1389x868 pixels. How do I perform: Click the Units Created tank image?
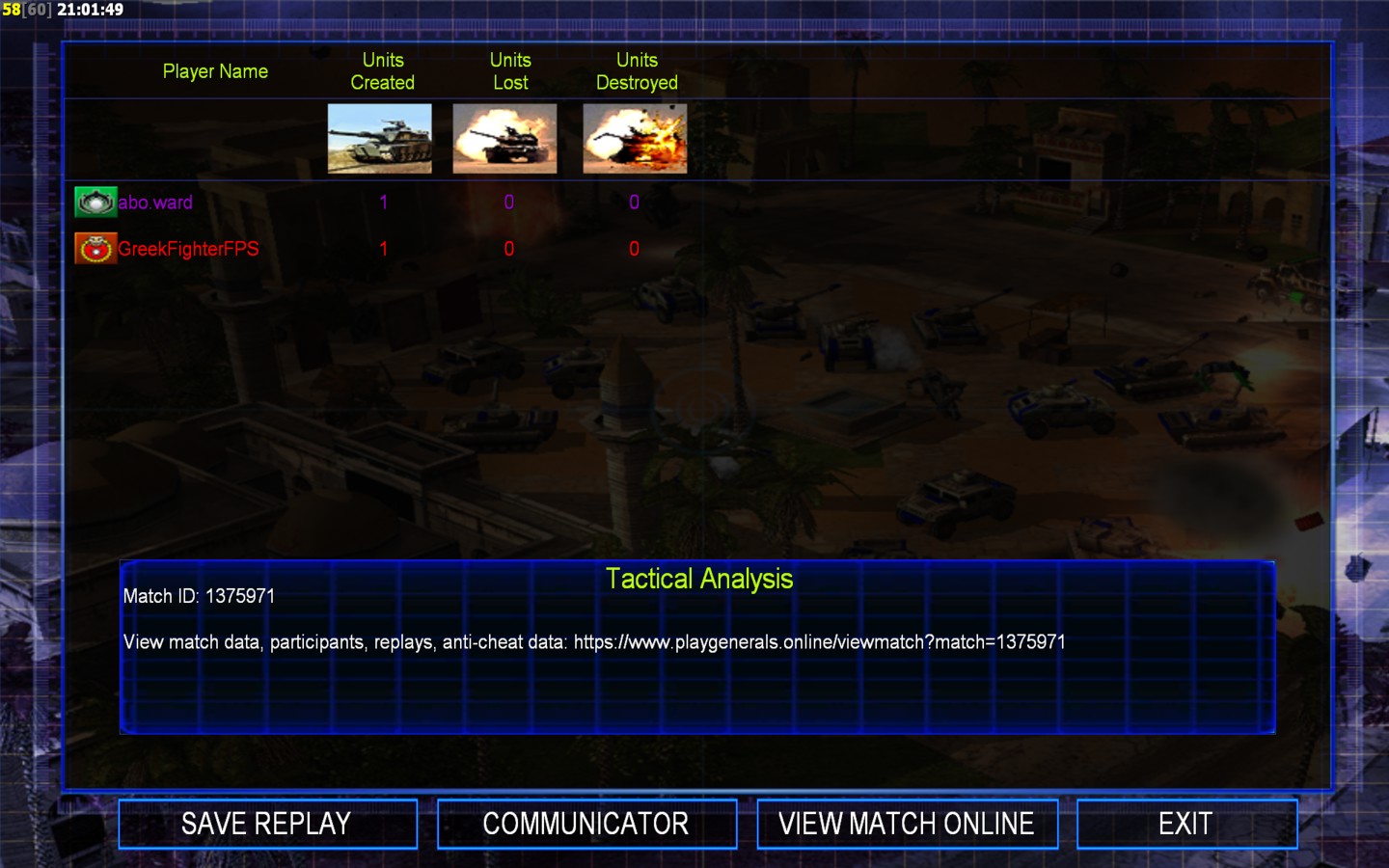click(380, 139)
